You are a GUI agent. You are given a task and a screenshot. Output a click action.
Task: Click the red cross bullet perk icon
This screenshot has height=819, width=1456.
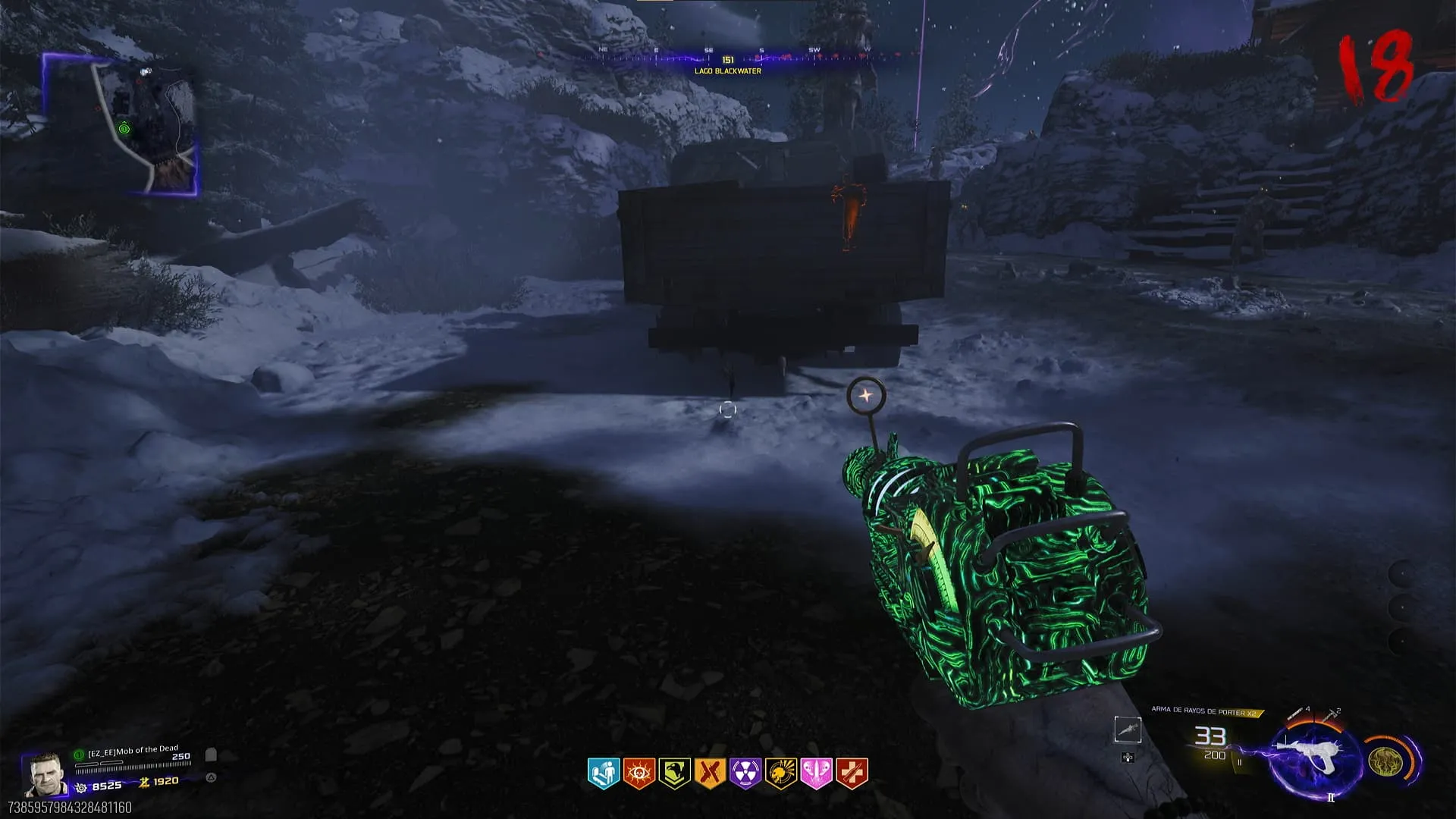coord(851,773)
